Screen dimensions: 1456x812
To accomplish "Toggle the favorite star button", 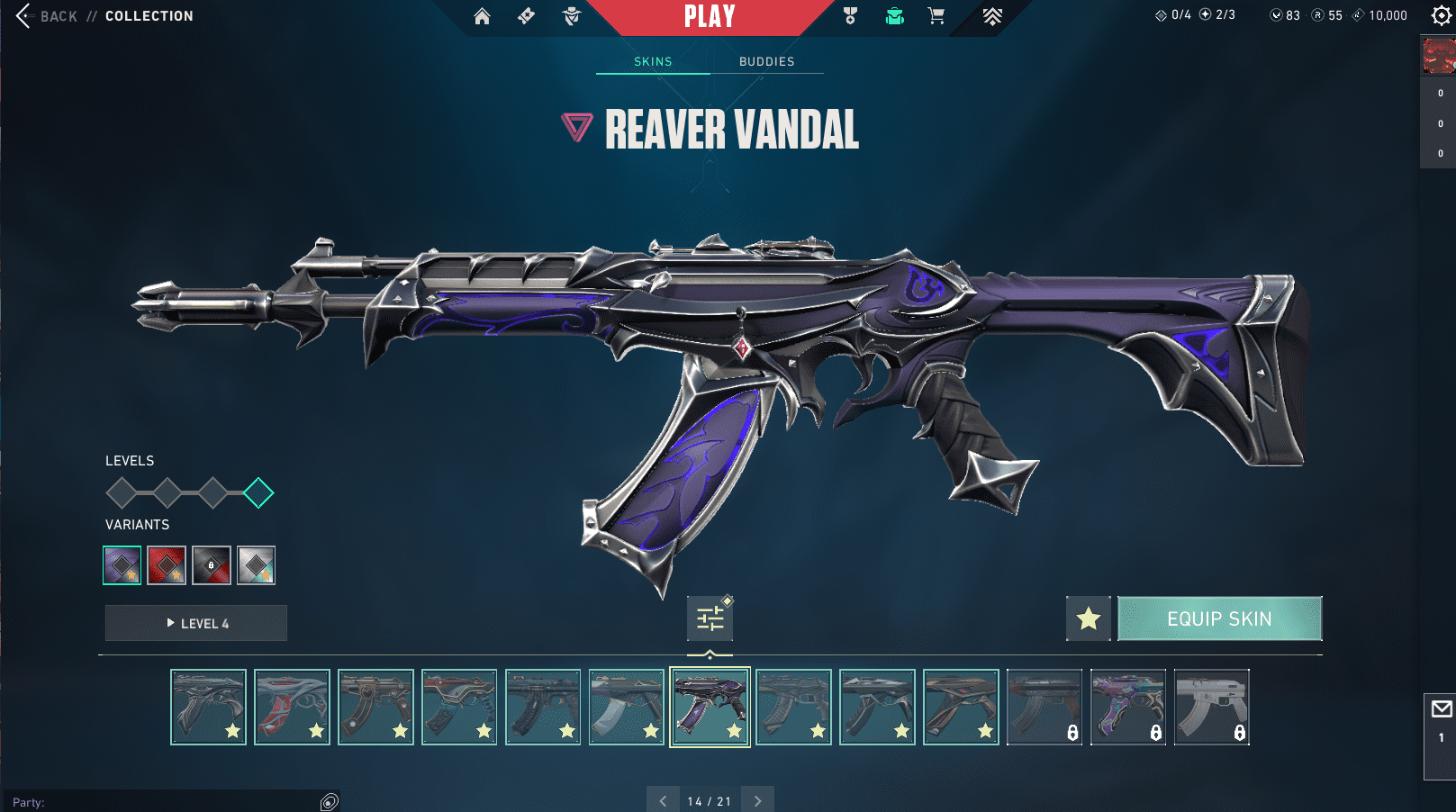I will click(x=1088, y=618).
